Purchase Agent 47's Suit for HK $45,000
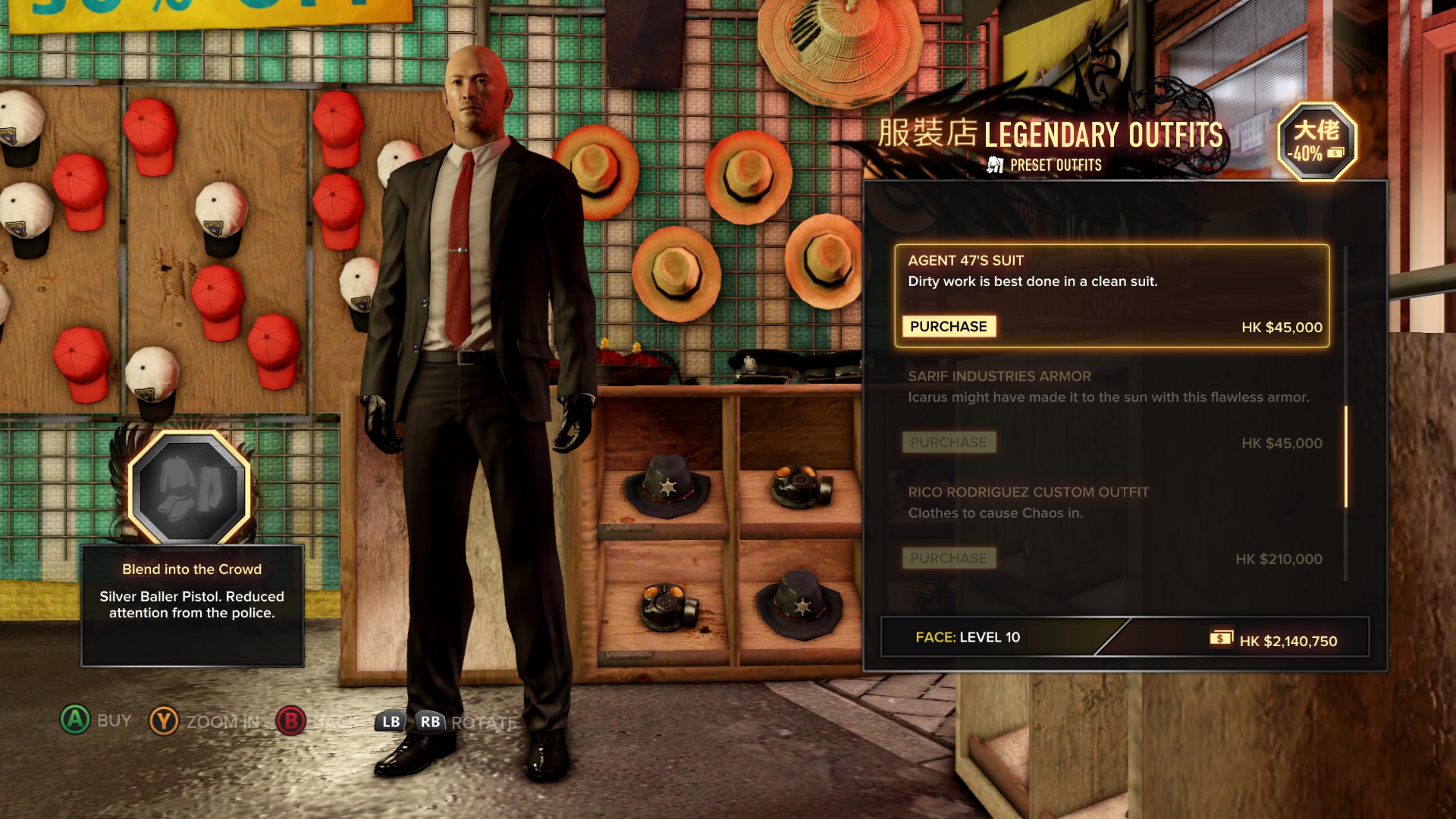Viewport: 1456px width, 819px height. coord(948,326)
